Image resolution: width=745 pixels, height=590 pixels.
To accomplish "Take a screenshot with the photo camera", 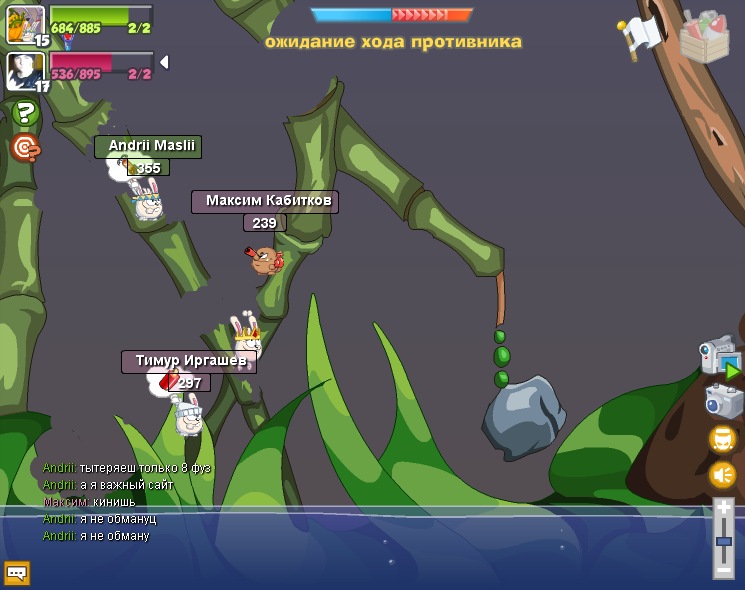I will click(x=723, y=401).
